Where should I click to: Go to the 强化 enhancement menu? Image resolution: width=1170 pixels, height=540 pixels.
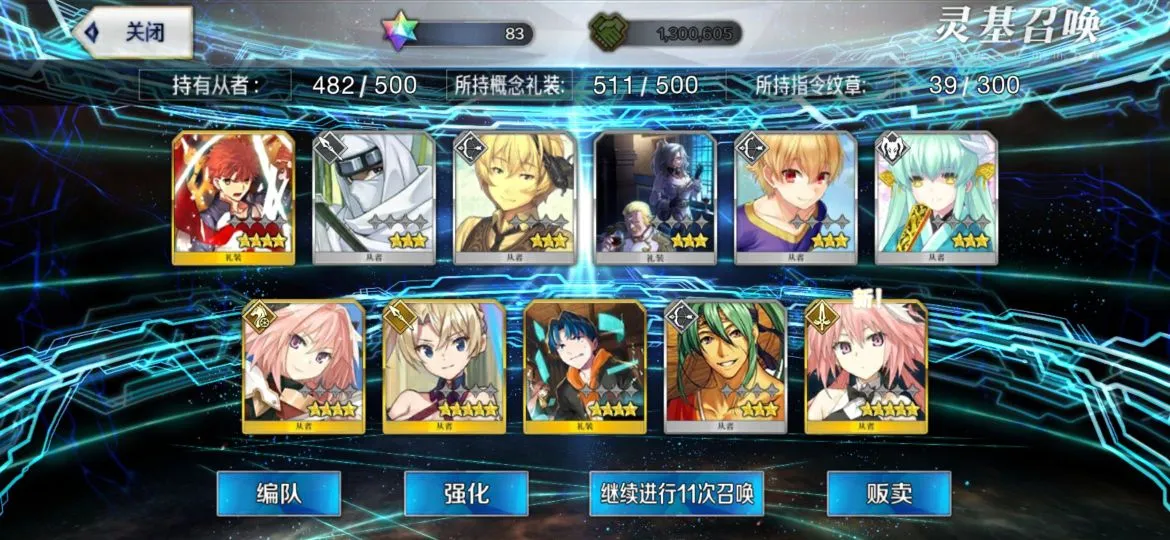tap(466, 493)
